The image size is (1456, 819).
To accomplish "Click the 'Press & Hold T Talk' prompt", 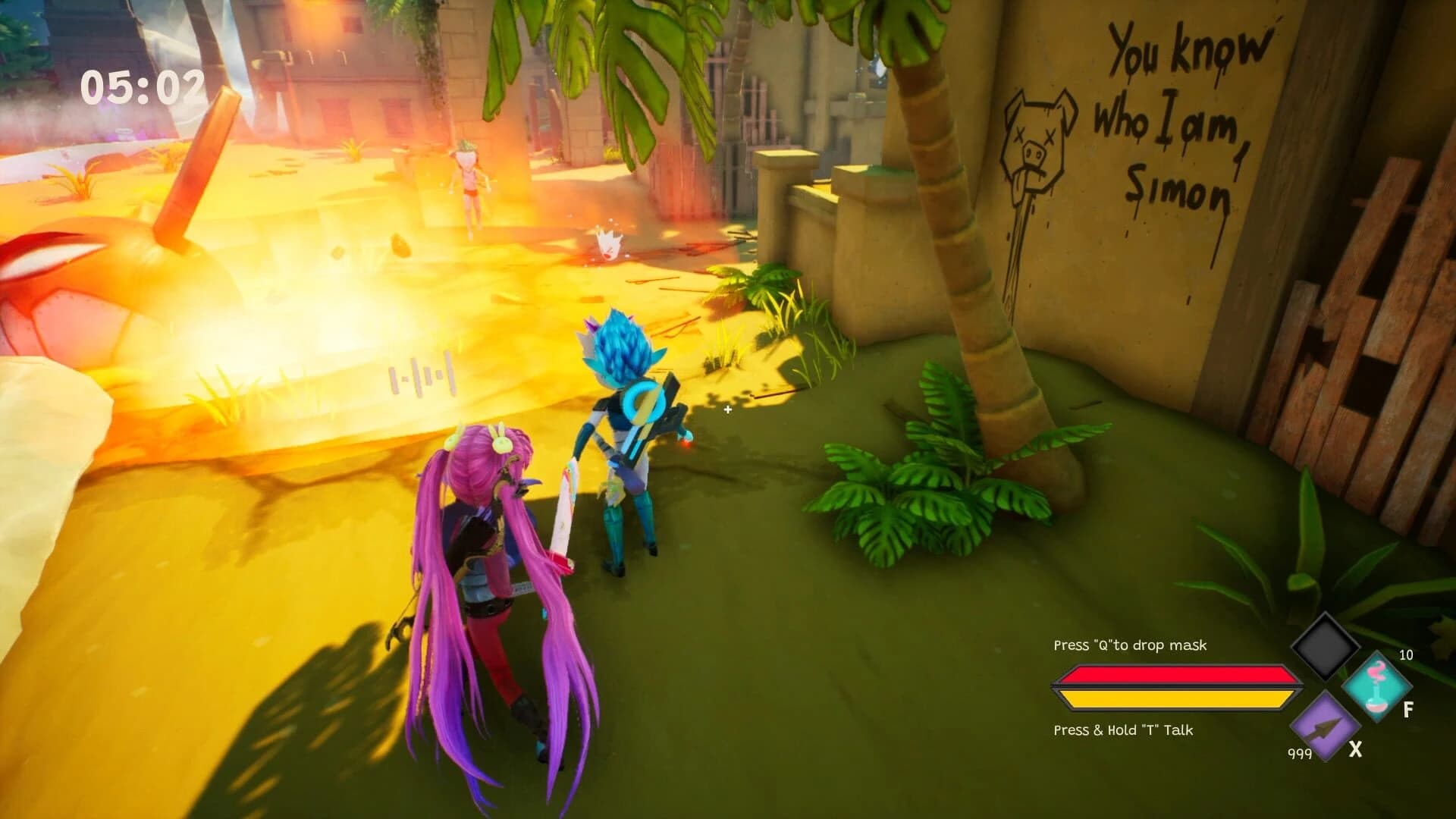I will (1122, 730).
